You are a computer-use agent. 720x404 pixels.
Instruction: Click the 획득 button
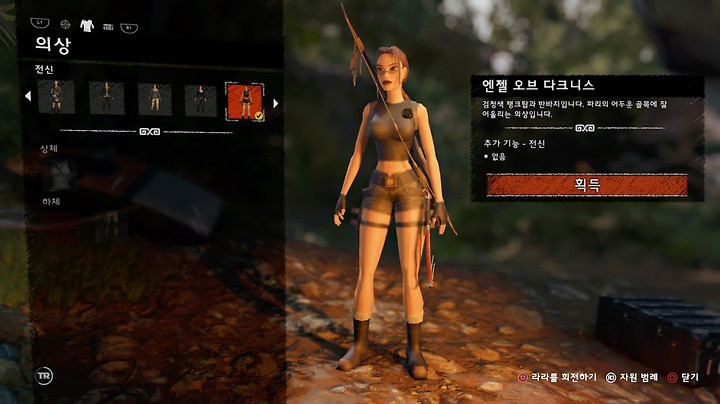587,185
